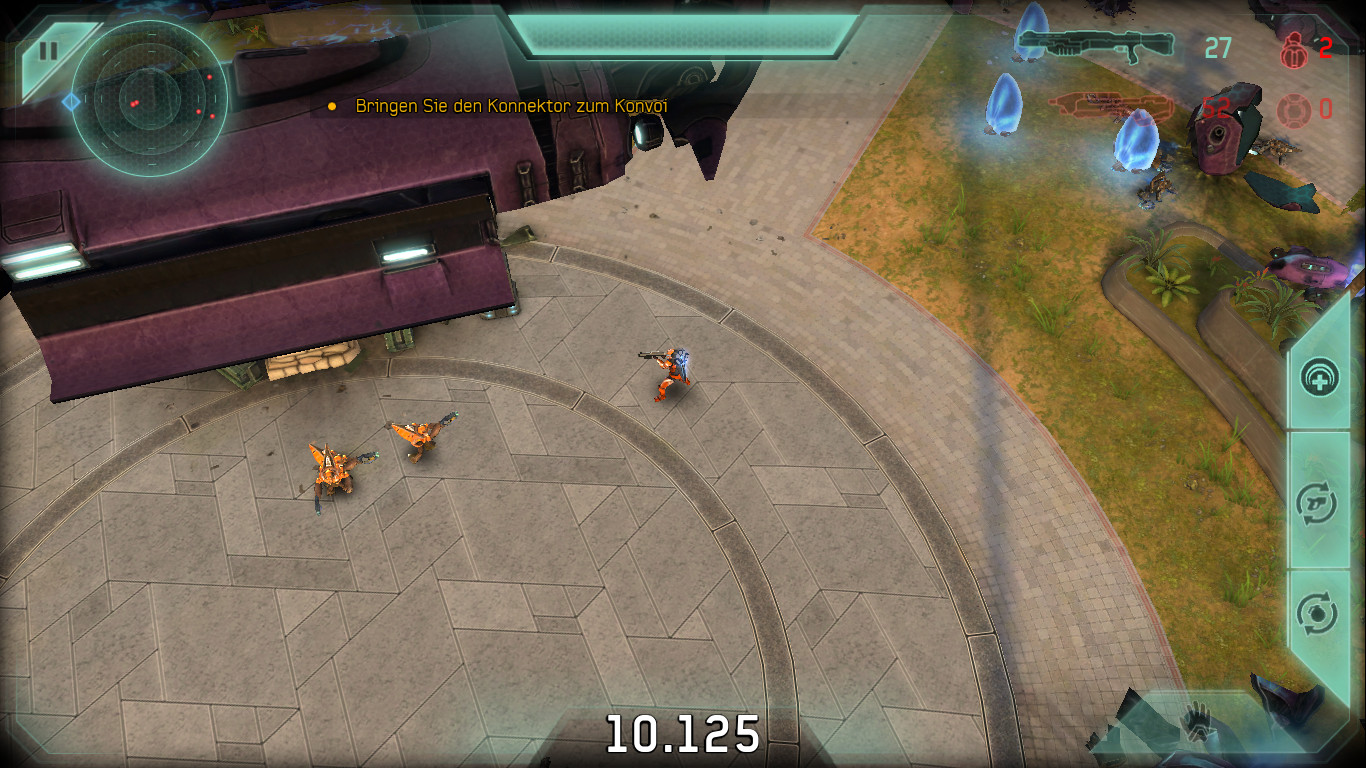1366x768 pixels.
Task: Click the objective text about the Konvoi
Action: [x=511, y=106]
